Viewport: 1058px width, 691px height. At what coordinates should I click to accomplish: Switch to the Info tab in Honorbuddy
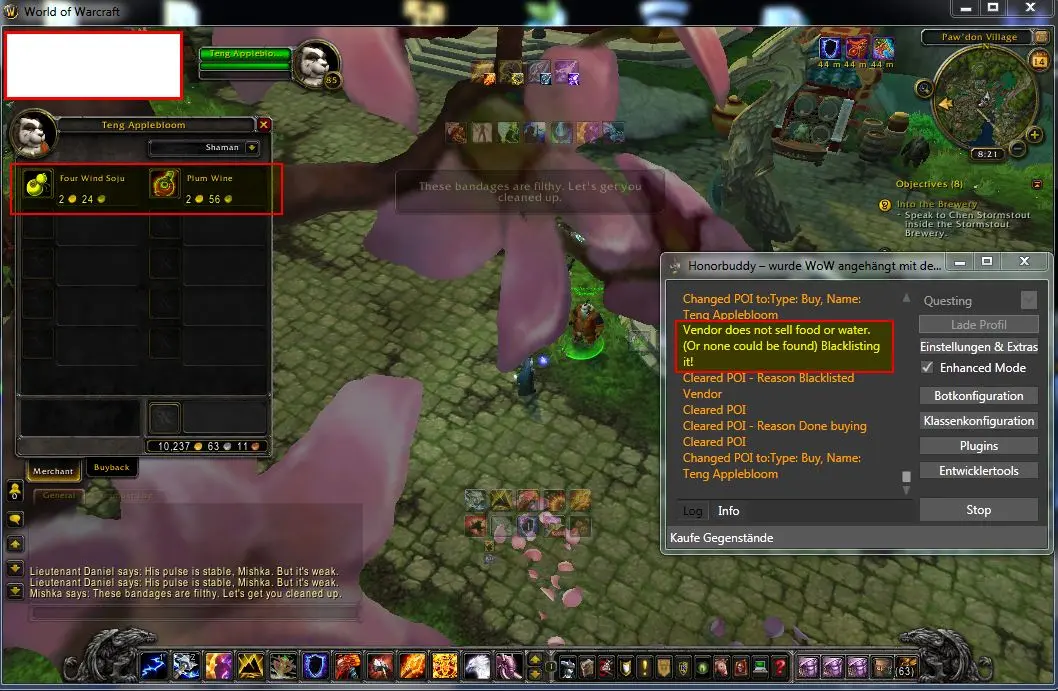tap(728, 511)
